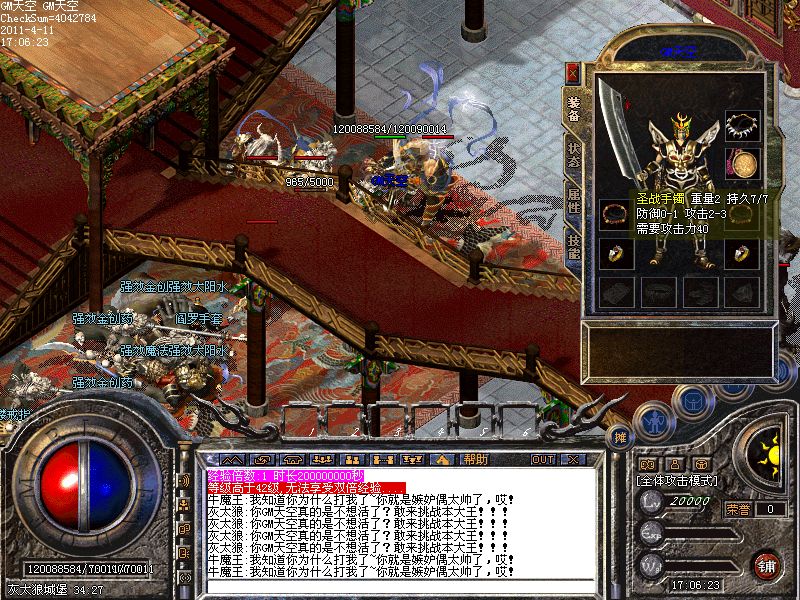This screenshot has height=600, width=800.
Task: Click the OUT button above chat
Action: point(542,459)
